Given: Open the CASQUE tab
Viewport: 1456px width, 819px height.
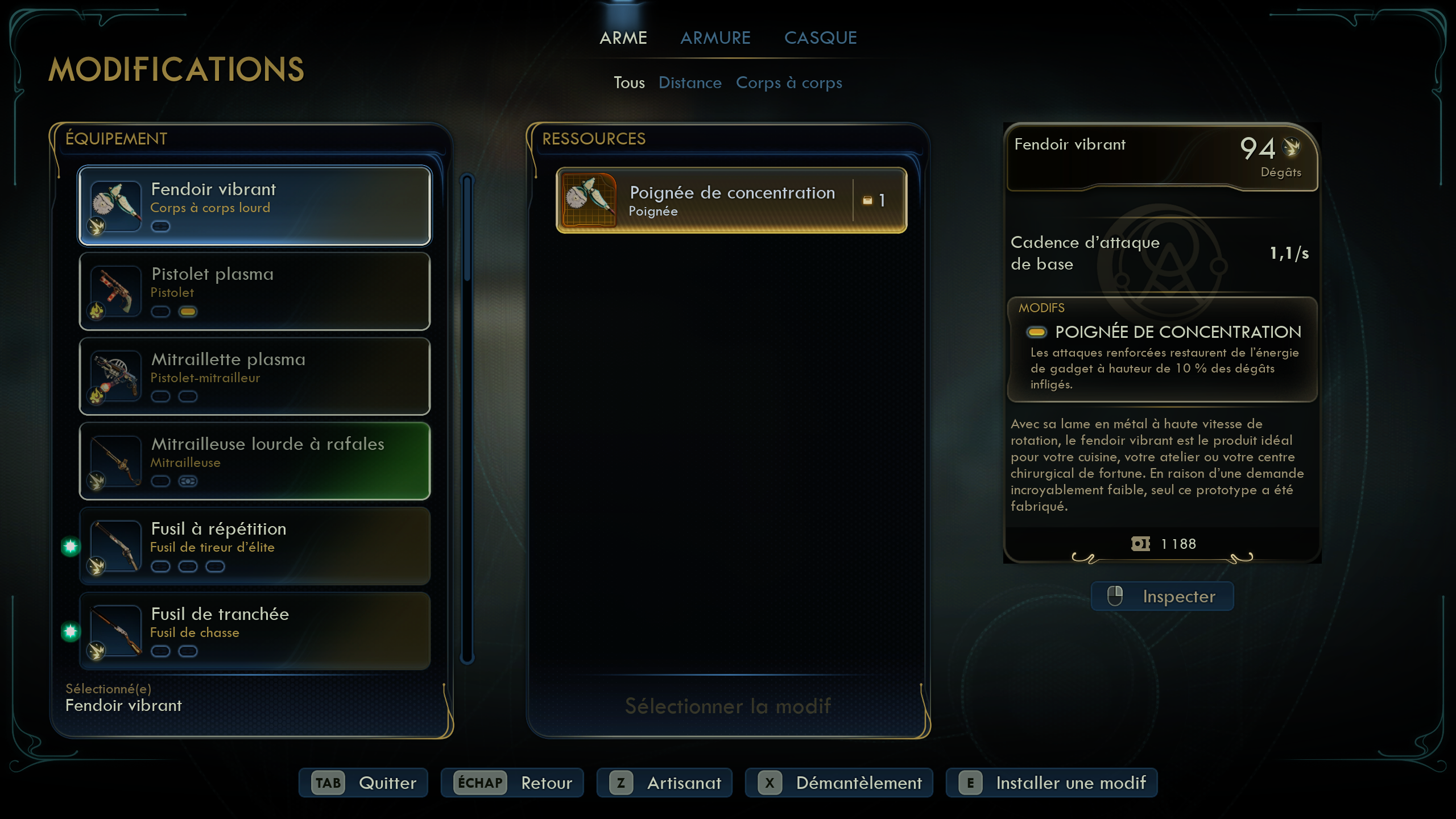Looking at the screenshot, I should [820, 38].
